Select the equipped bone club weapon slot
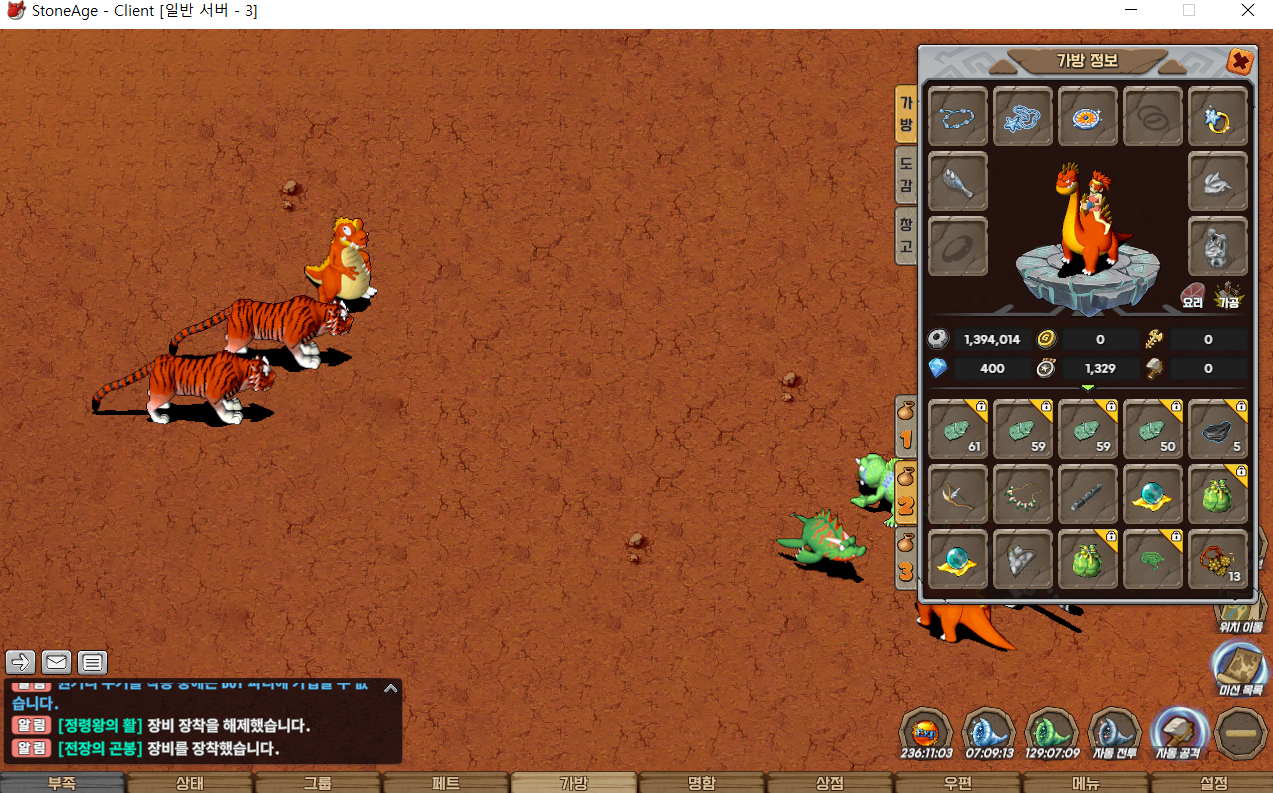The height and width of the screenshot is (793, 1273). (958, 182)
